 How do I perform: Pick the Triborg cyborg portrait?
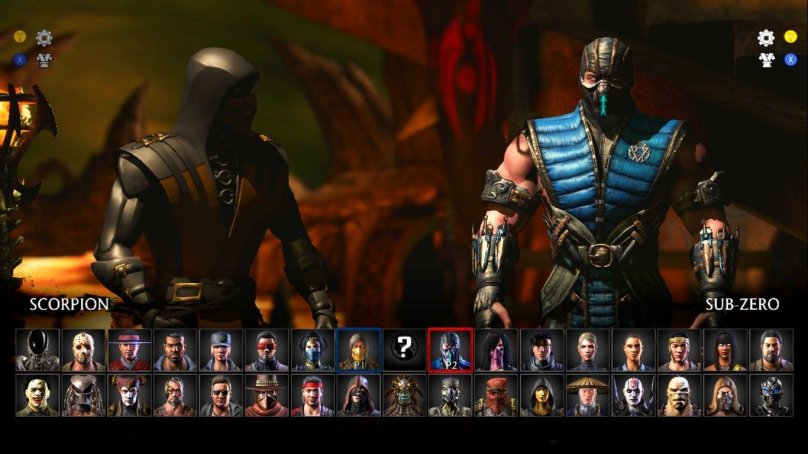(771, 396)
